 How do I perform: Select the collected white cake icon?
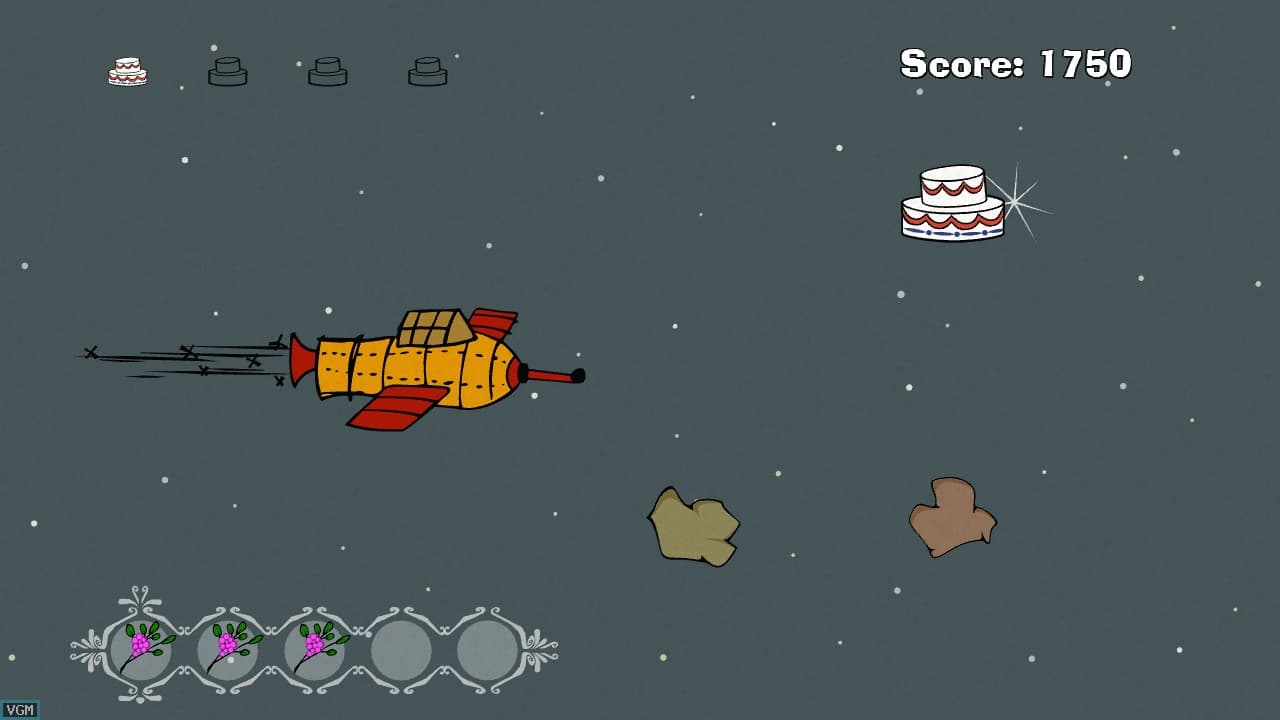127,71
